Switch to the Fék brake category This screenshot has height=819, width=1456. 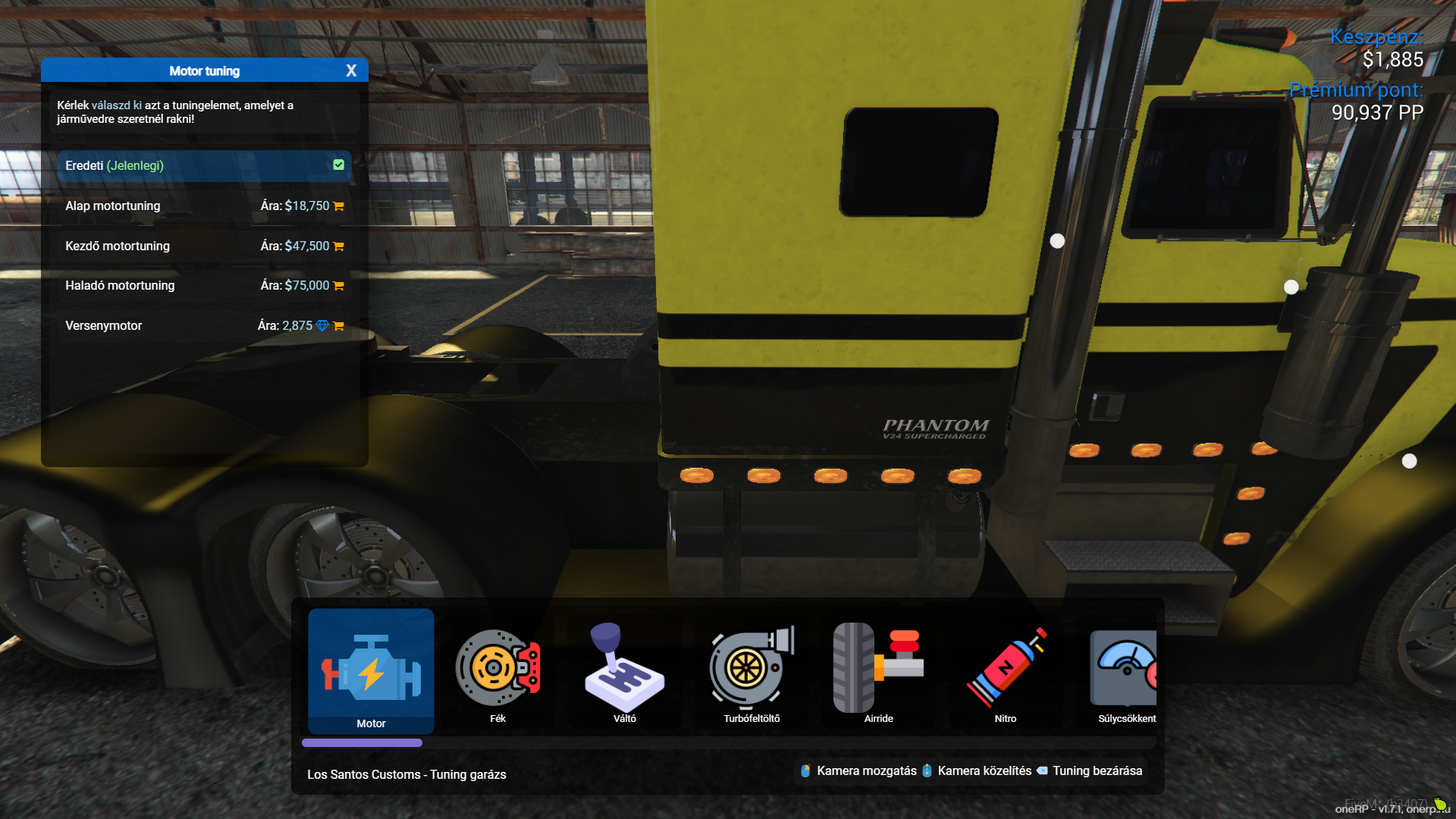tap(497, 671)
